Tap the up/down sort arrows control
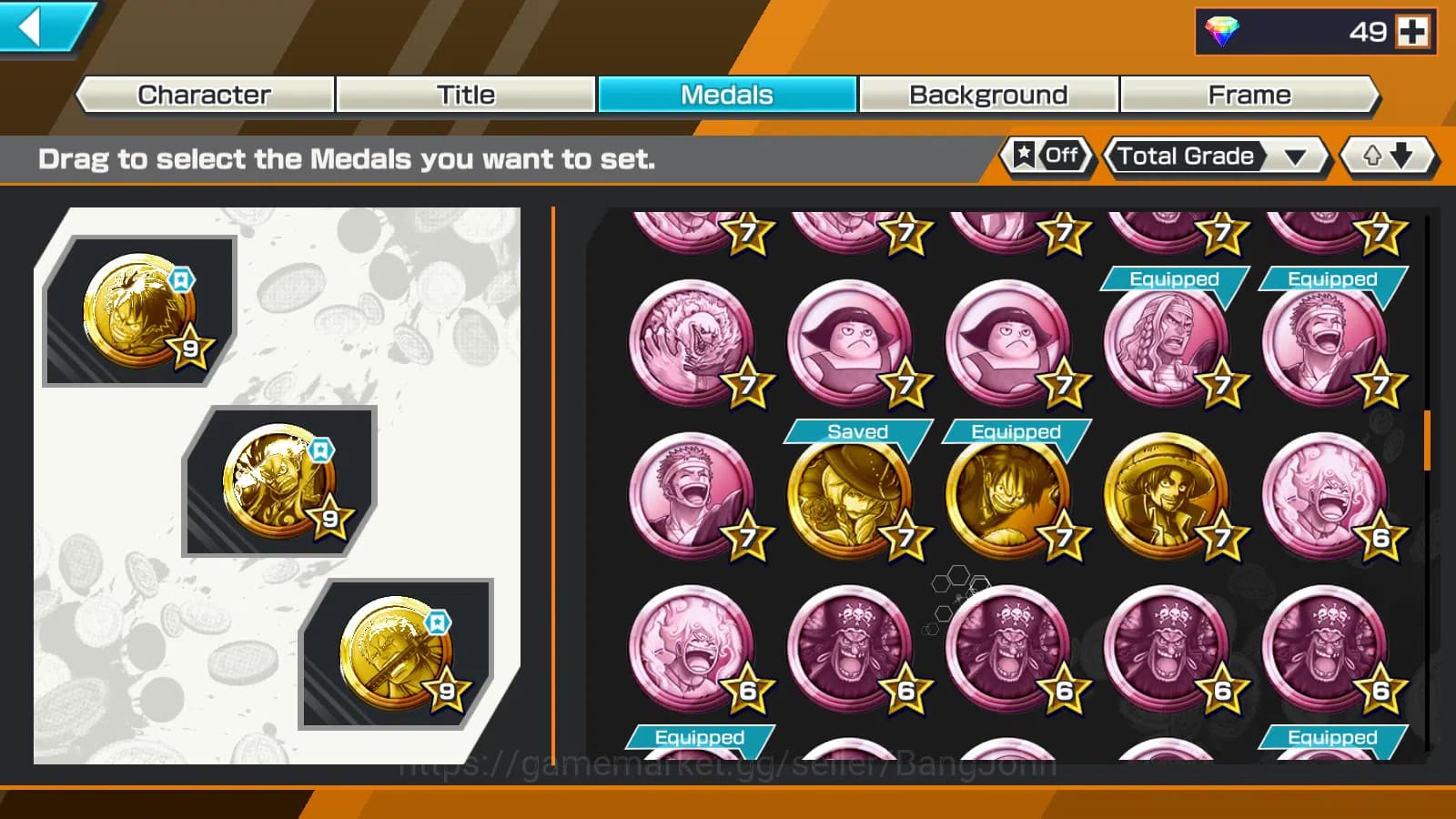This screenshot has height=819, width=1456. [x=1387, y=156]
